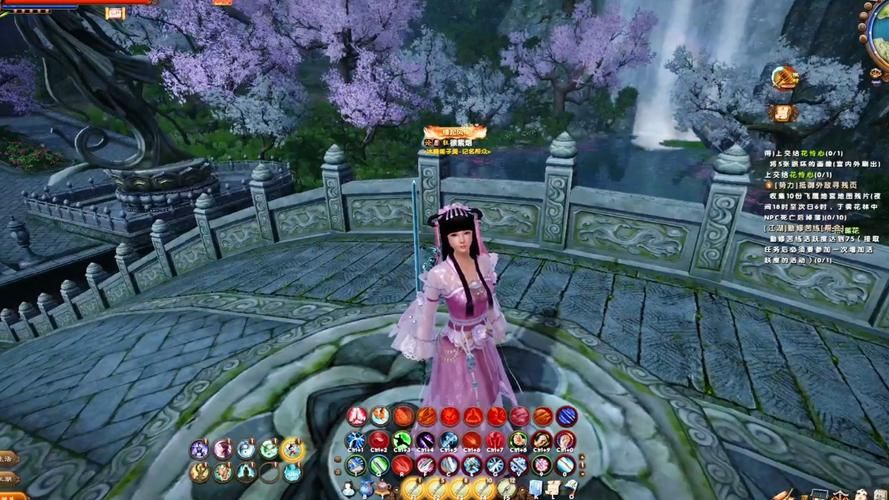
Task: Activate the skill bound to Ctrl+0
Action: point(565,441)
